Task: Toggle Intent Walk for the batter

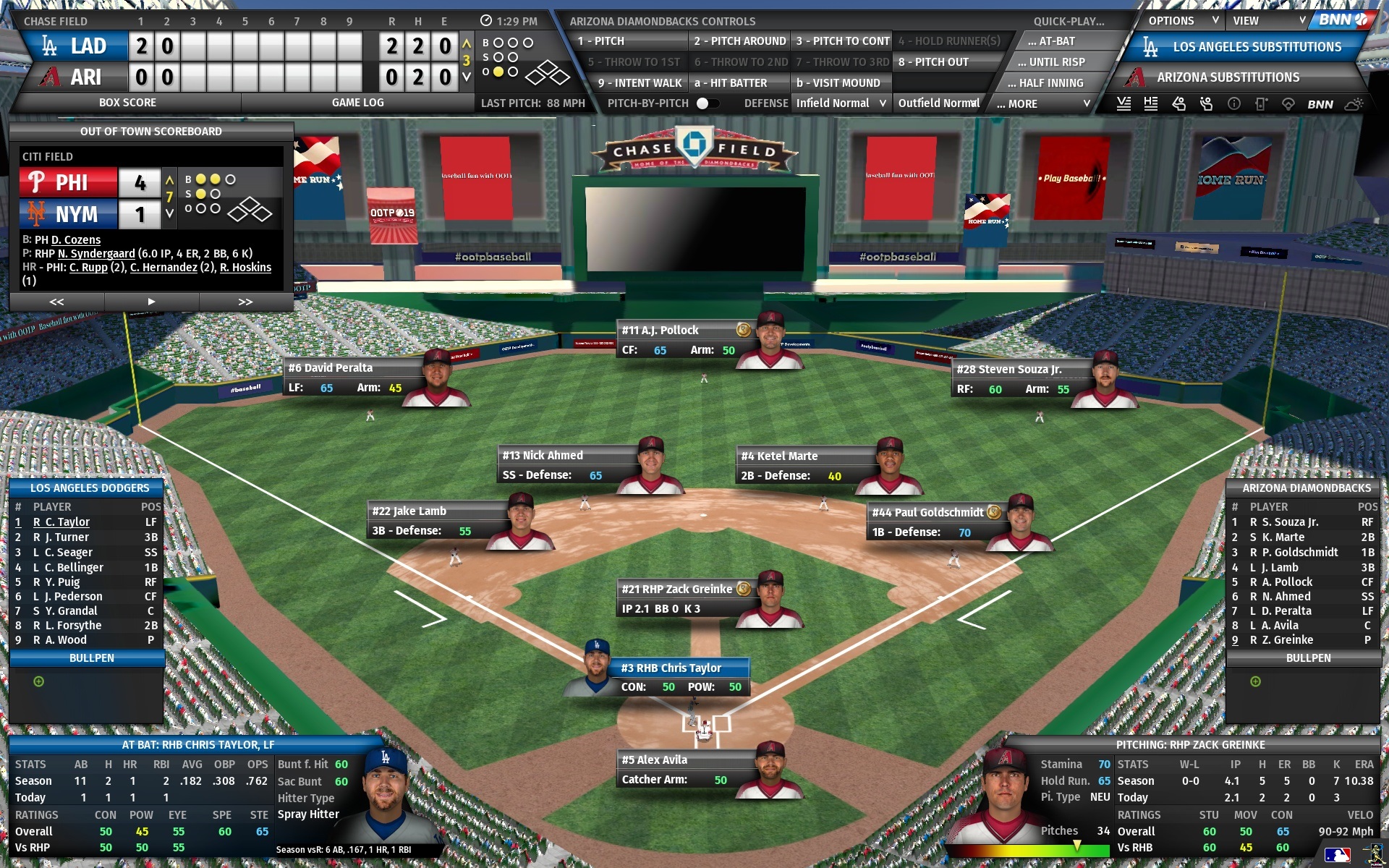Action: tap(640, 82)
